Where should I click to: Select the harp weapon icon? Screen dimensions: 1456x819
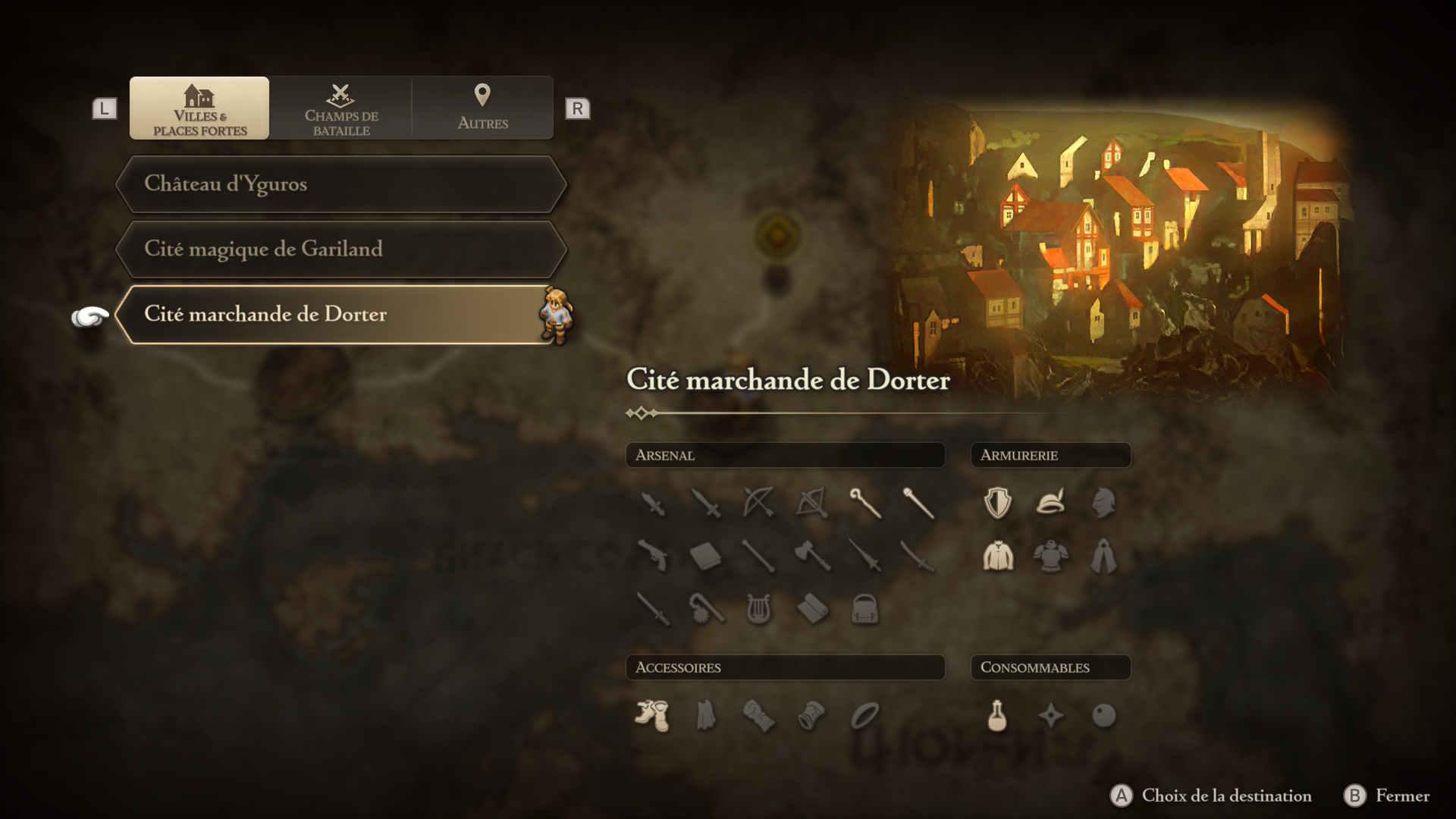tap(758, 609)
